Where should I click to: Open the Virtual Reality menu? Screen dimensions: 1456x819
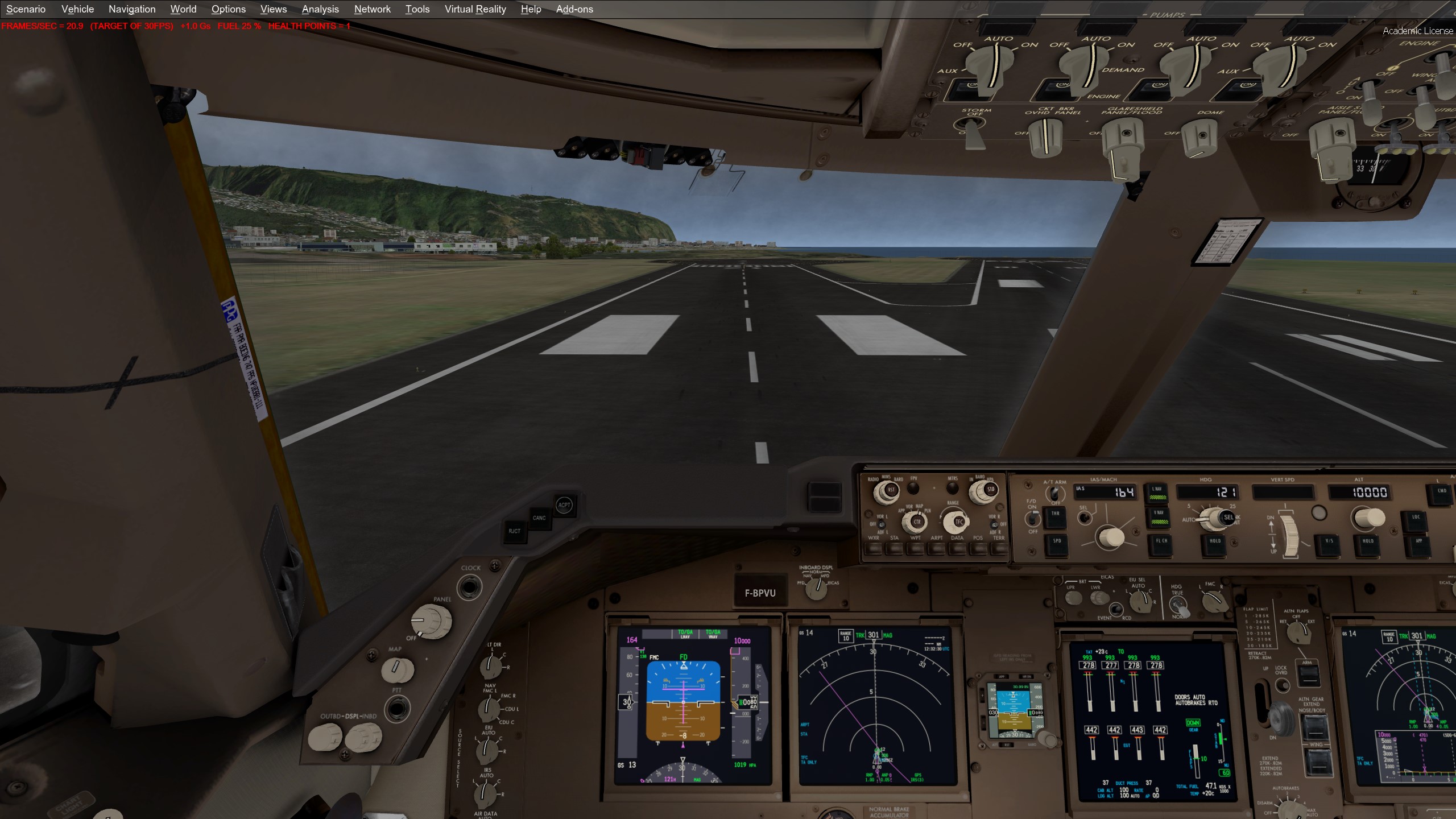(475, 9)
